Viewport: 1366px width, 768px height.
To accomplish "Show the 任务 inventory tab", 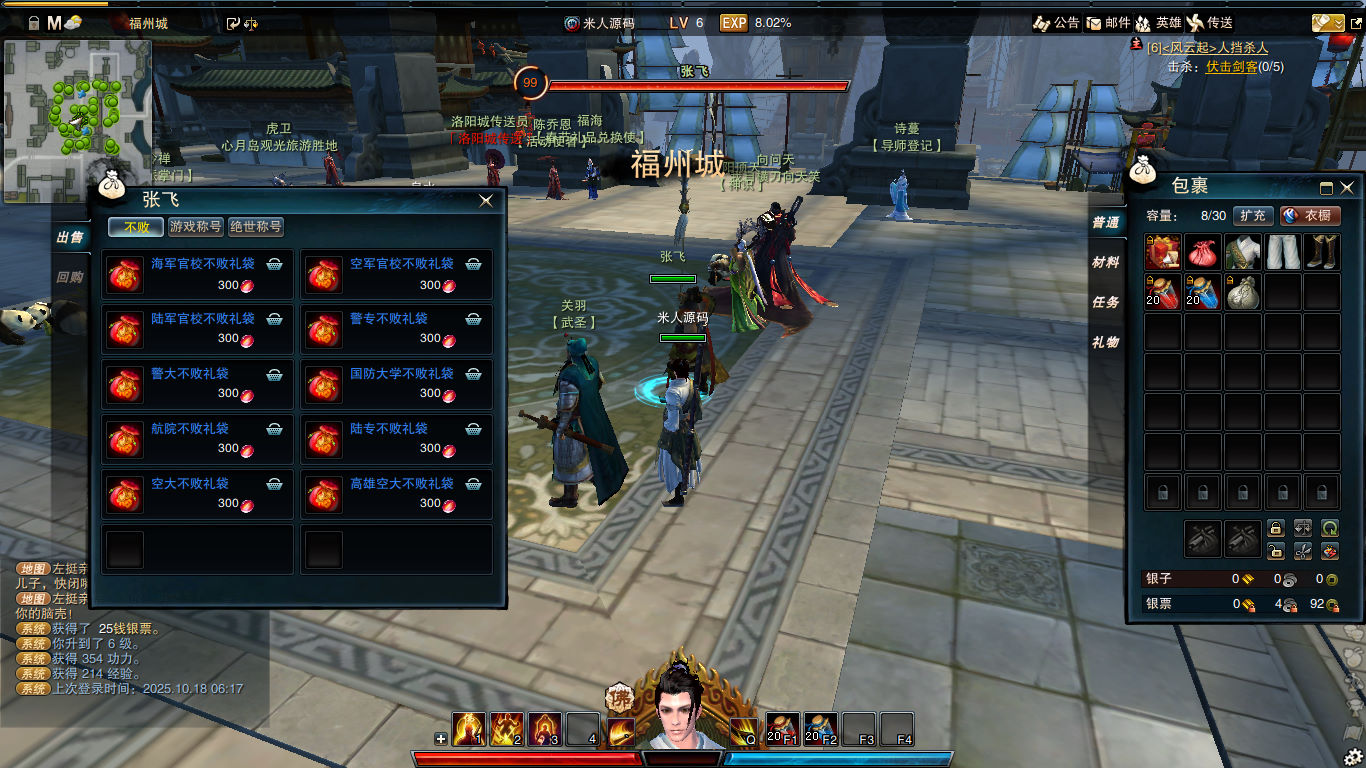I will (1105, 302).
